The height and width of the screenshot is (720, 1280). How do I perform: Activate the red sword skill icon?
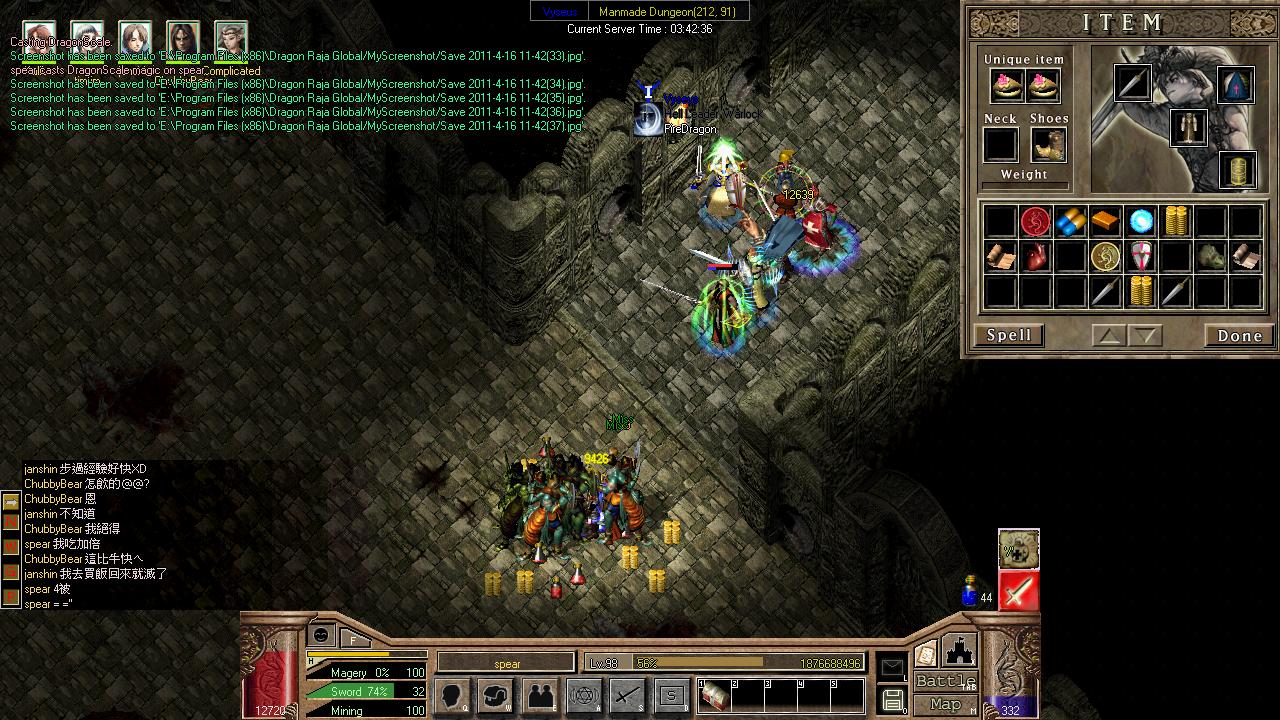1019,592
